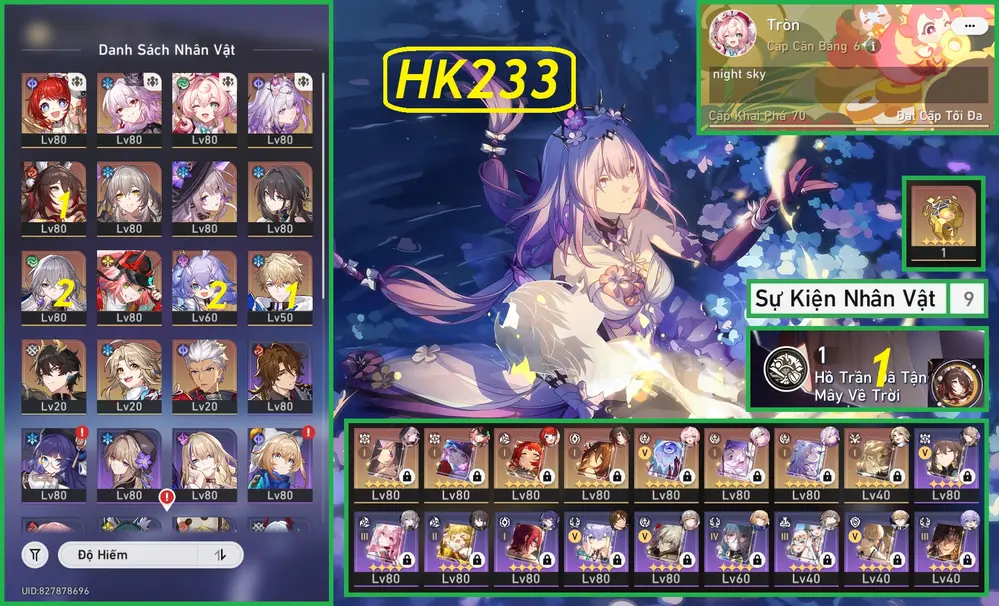This screenshot has width=999, height=606.
Task: Select the yellow chibi Lv80 light cone
Action: click(456, 546)
